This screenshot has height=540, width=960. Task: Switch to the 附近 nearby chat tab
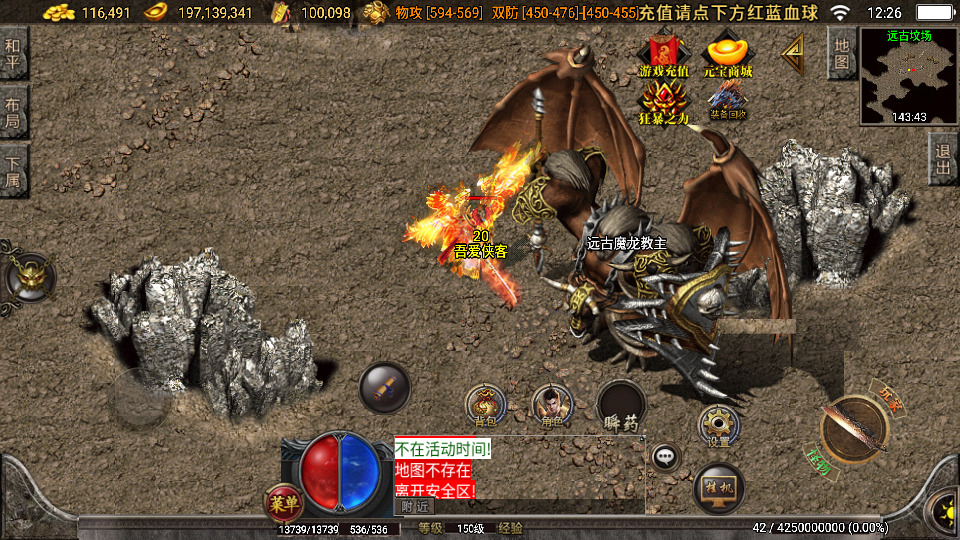pyautogui.click(x=413, y=506)
